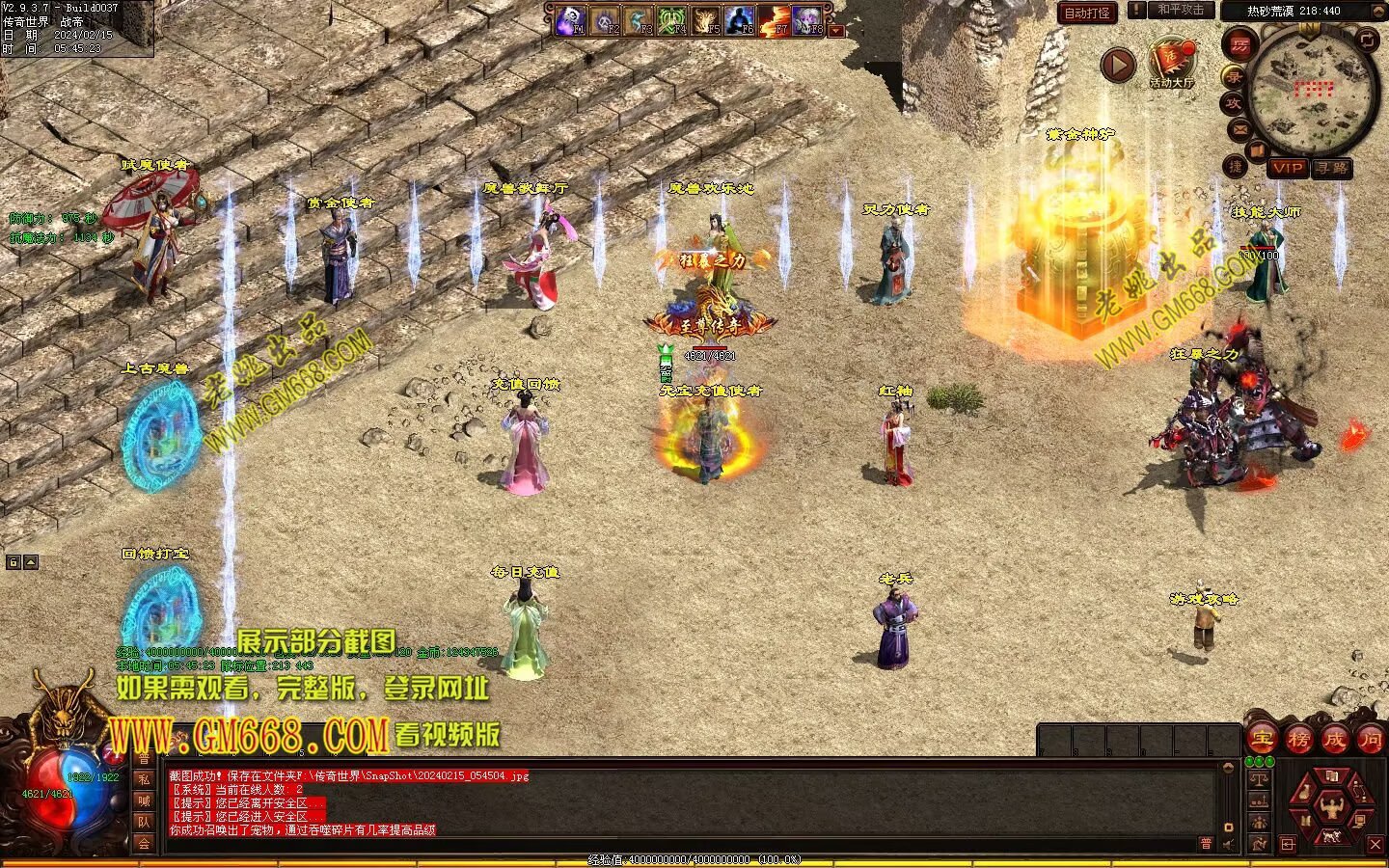This screenshot has height=868, width=1389.
Task: Click the red X exit button
Action: tap(1375, 844)
